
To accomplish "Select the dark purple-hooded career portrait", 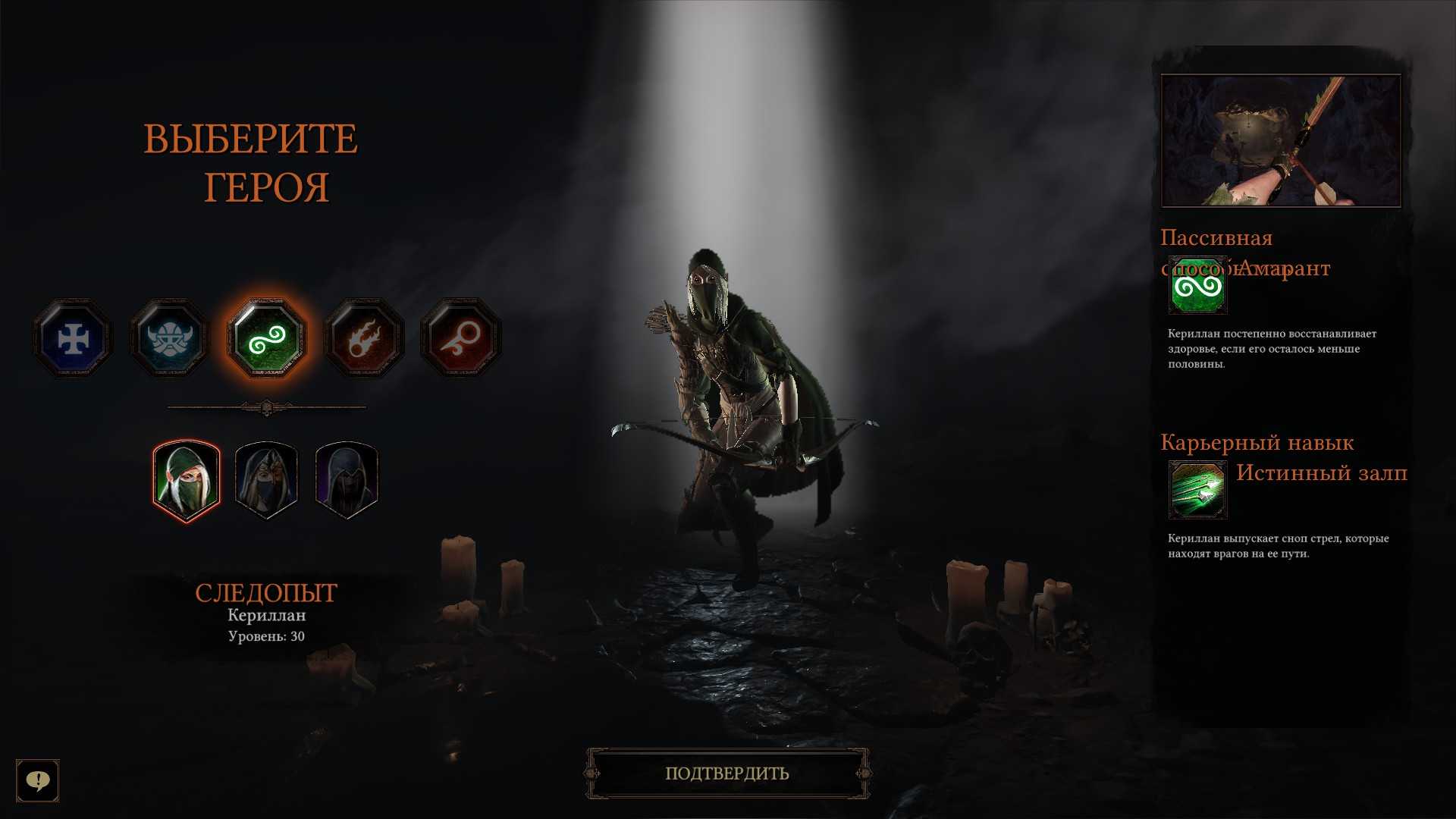I will tap(346, 481).
